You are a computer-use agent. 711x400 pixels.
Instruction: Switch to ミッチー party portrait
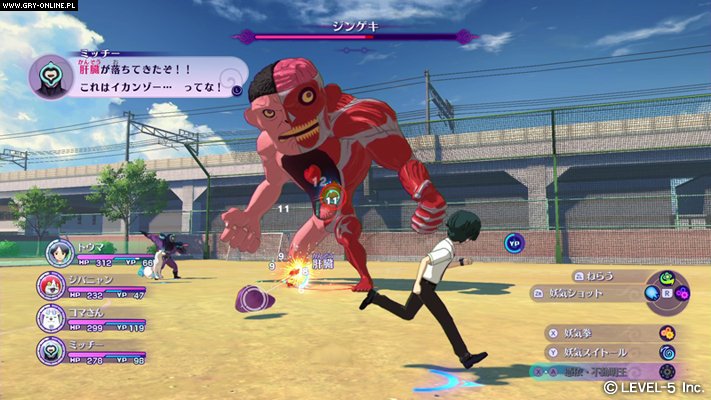pyautogui.click(x=52, y=350)
